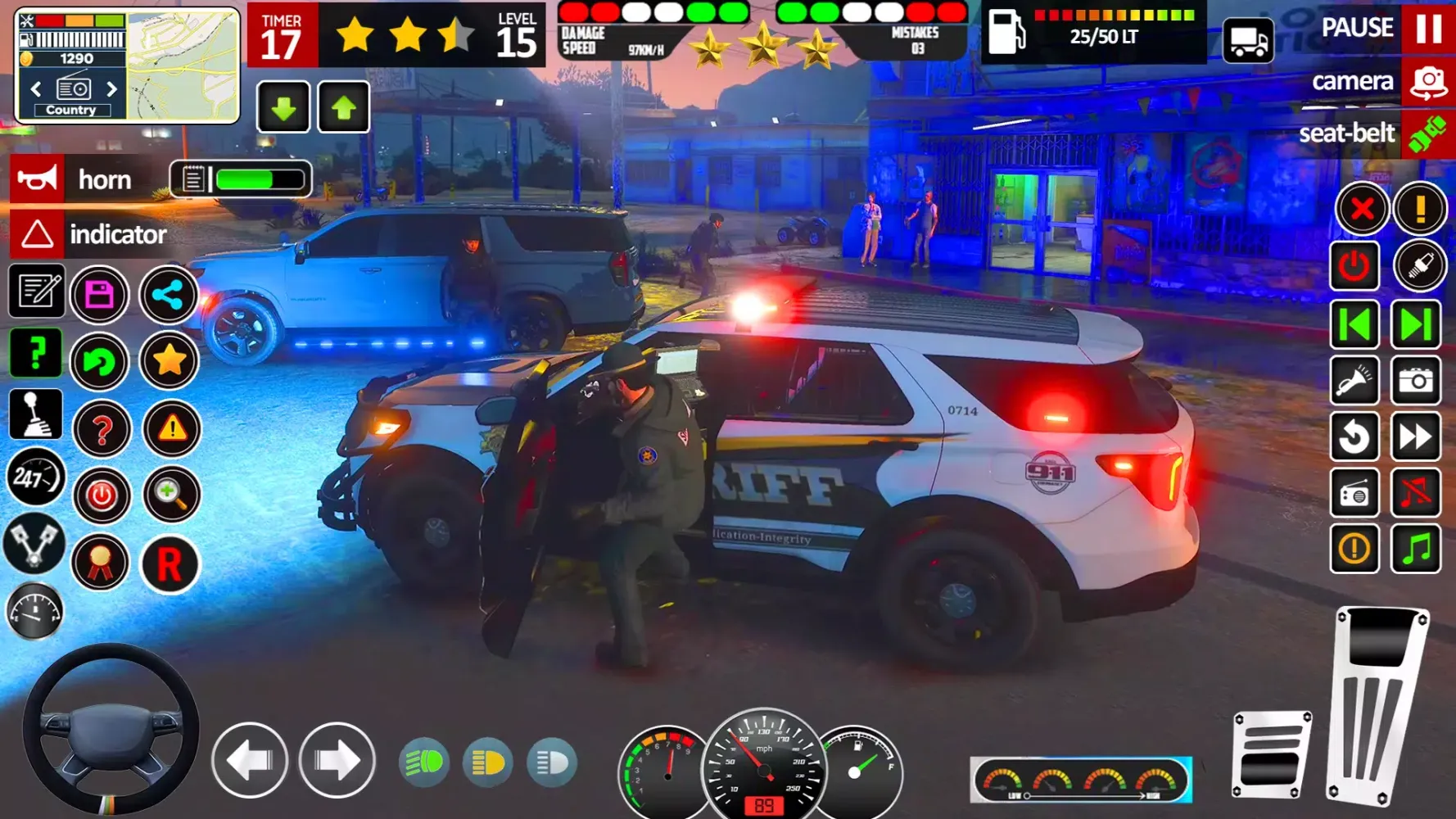Mute music using the crossed-out note icon

click(x=1418, y=495)
